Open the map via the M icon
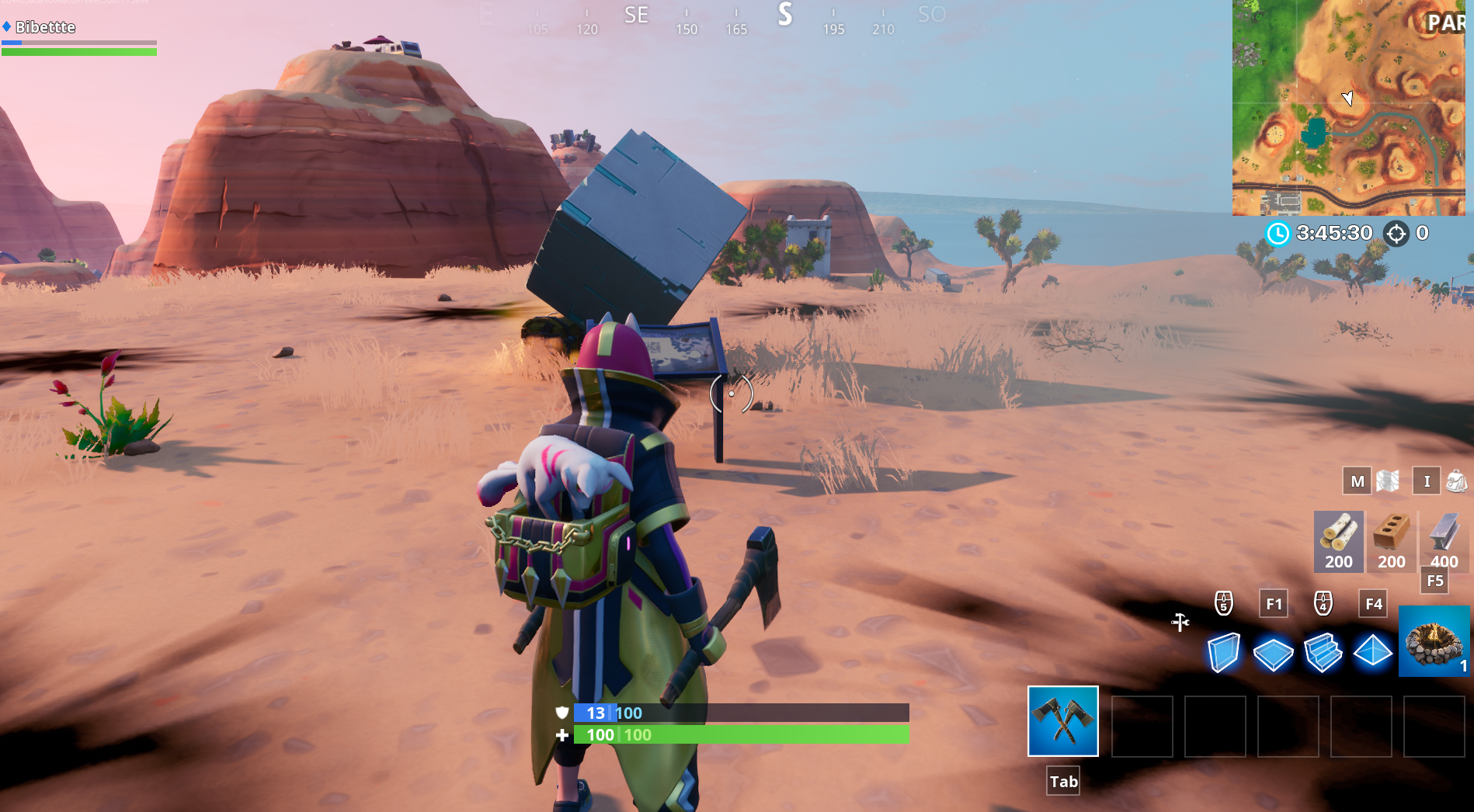 click(1356, 481)
